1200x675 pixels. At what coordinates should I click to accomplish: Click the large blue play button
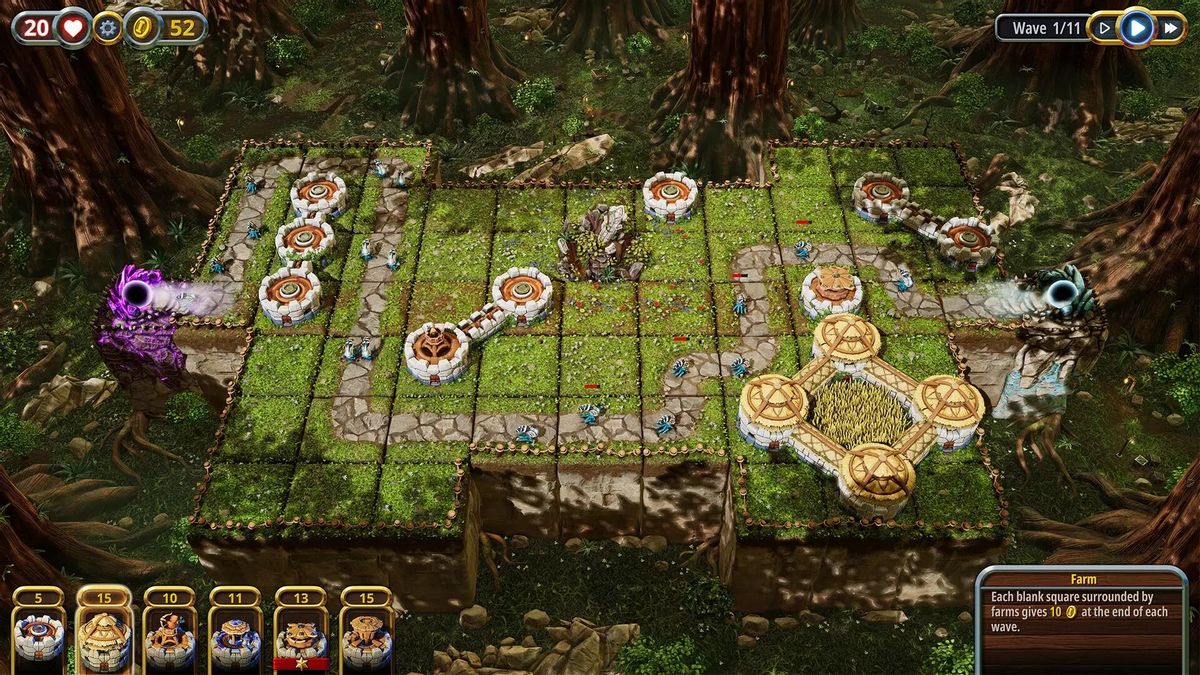pyautogui.click(x=1136, y=27)
